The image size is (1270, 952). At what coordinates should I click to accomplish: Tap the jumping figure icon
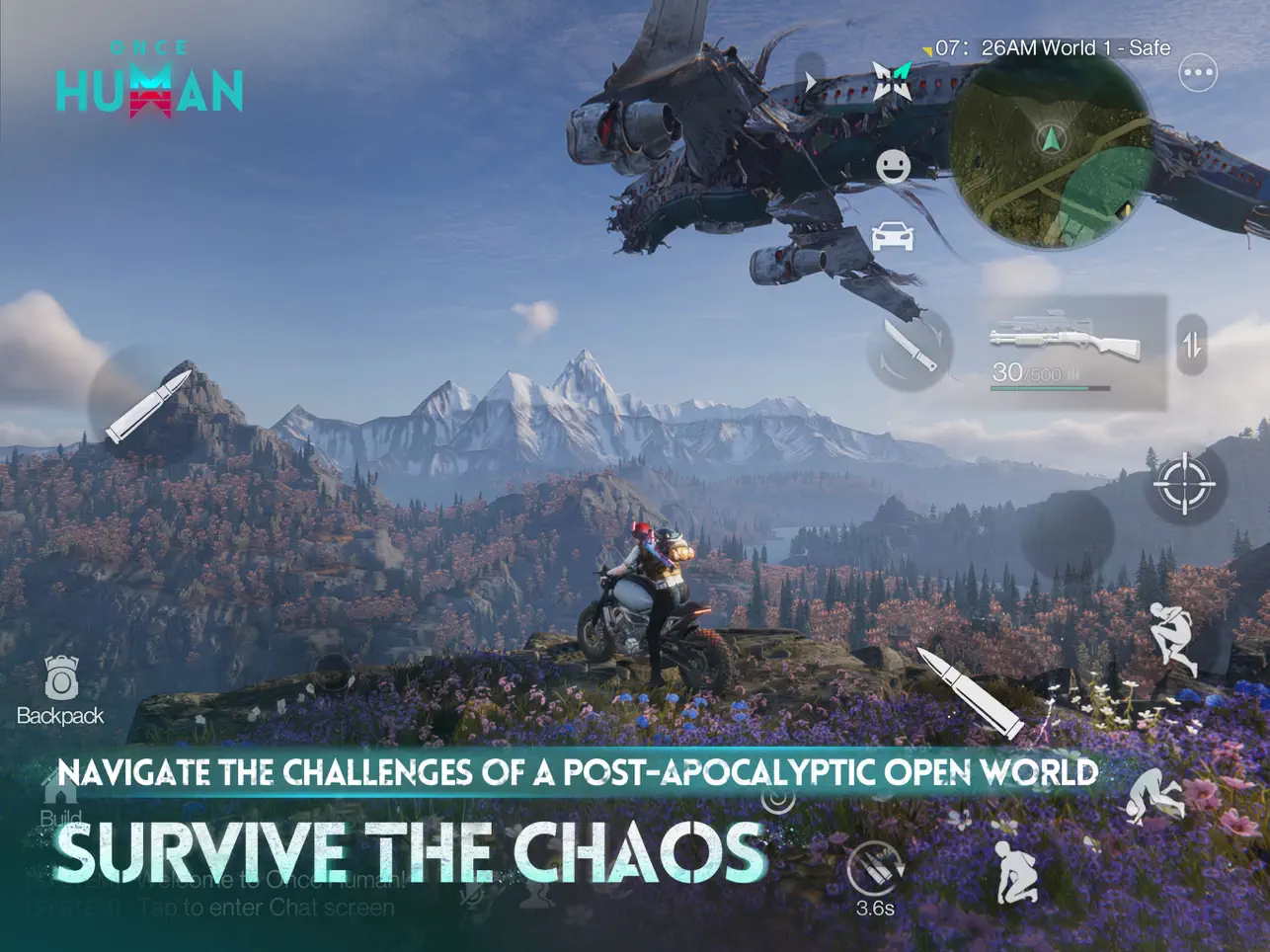[x=1174, y=639]
